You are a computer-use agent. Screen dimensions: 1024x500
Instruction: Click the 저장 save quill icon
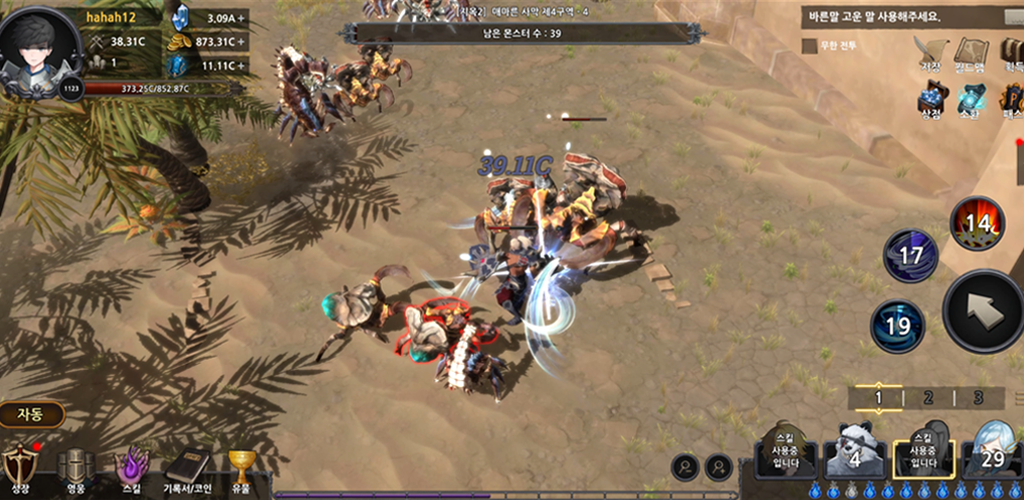[932, 53]
